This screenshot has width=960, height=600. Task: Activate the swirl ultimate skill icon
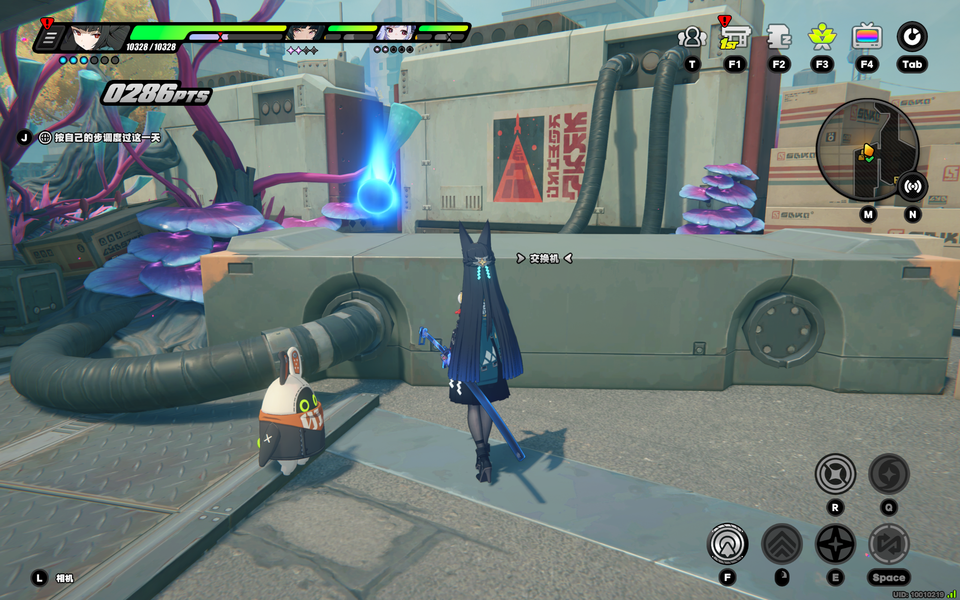pyautogui.click(x=888, y=473)
